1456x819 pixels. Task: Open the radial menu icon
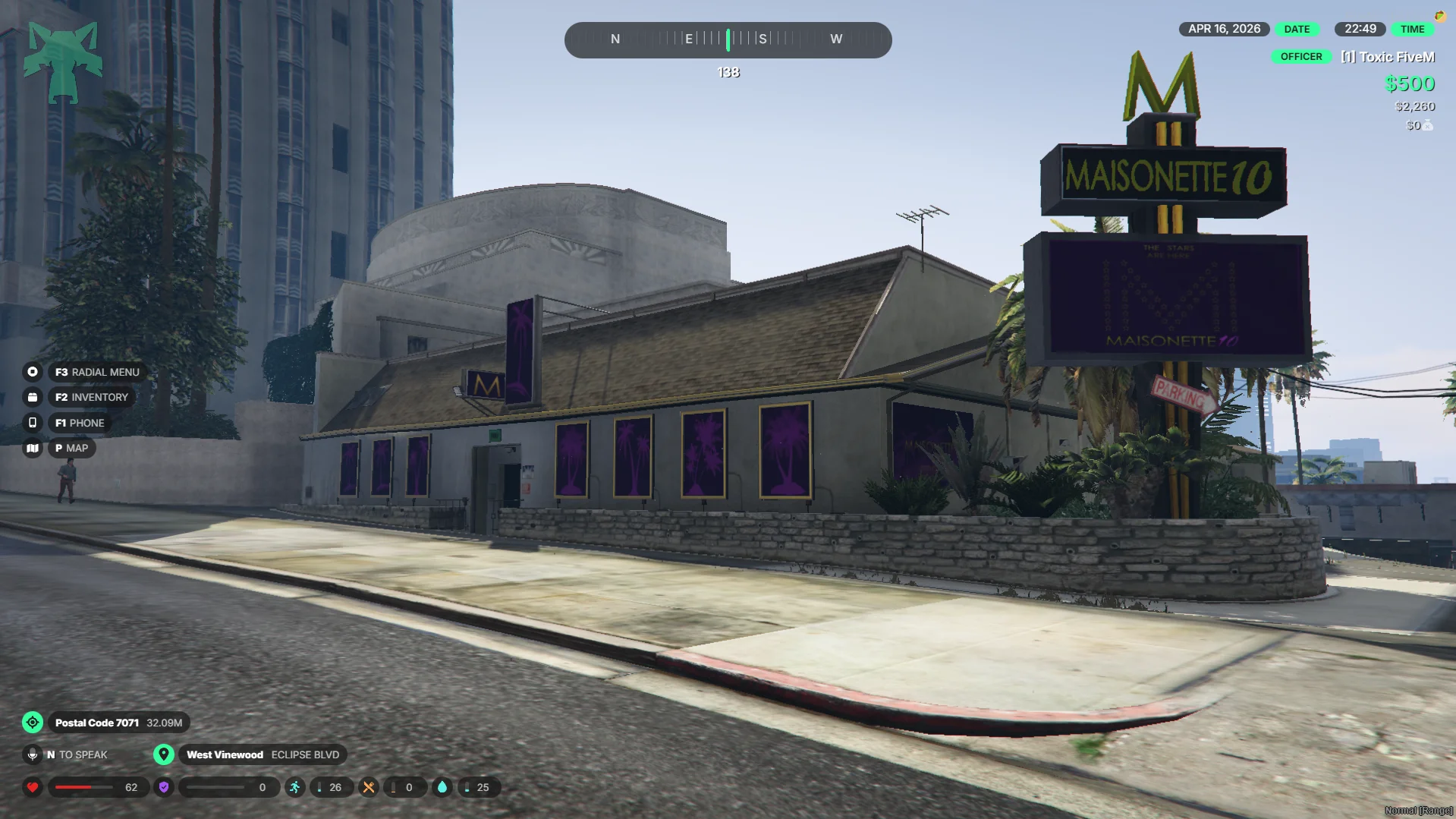(33, 372)
